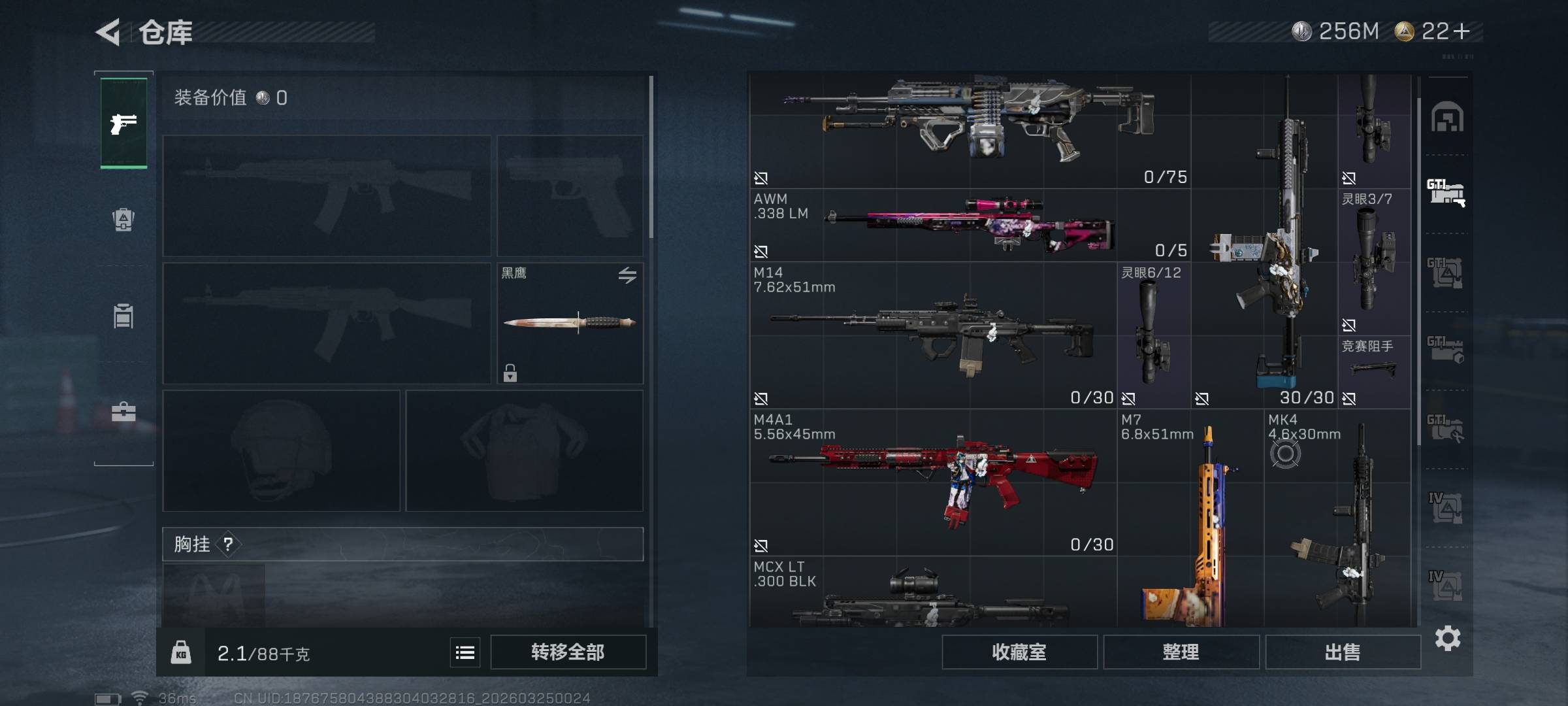
Task: Click the 出售 sell button
Action: coord(1343,652)
